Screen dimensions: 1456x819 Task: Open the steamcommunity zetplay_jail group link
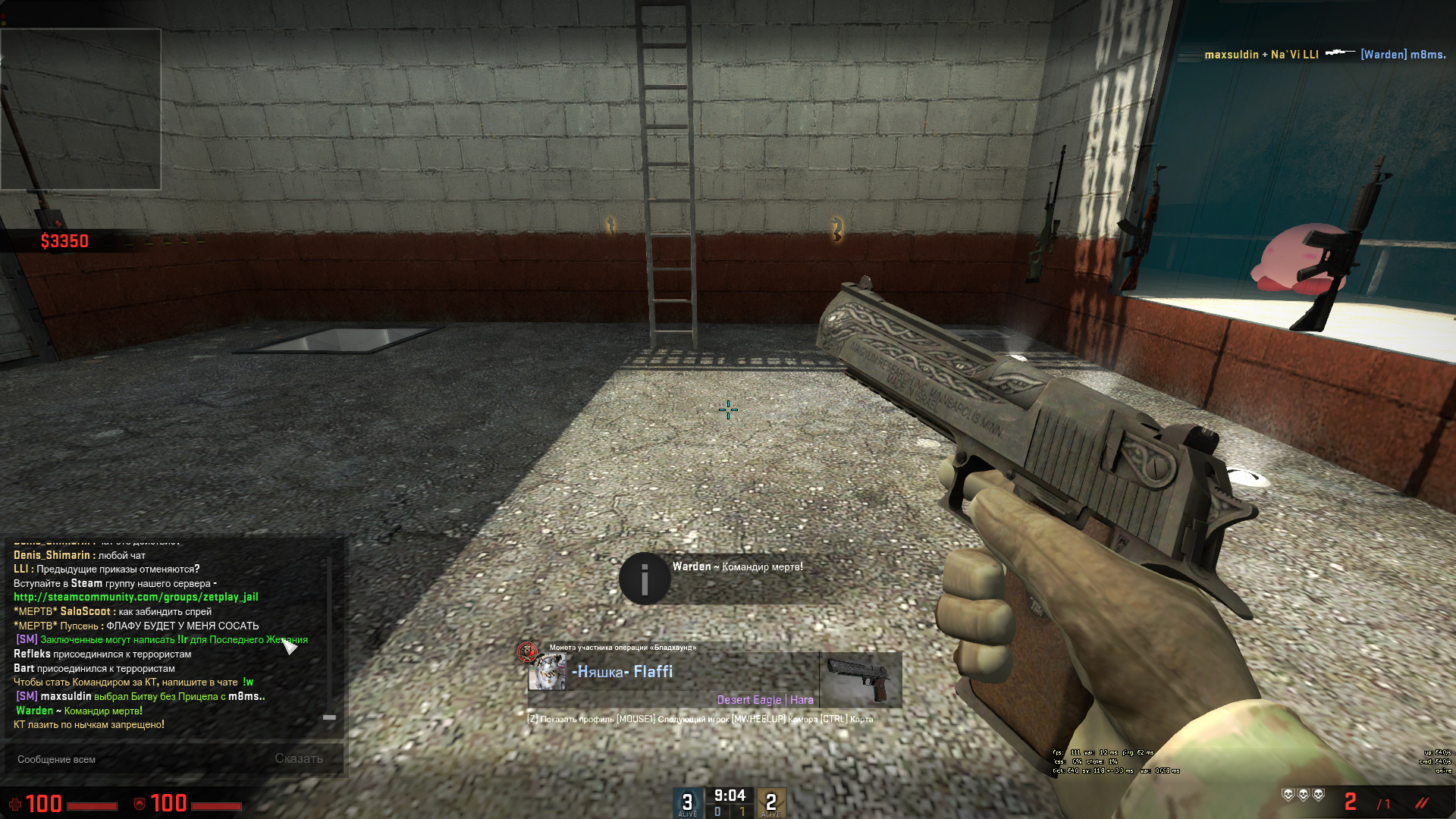[136, 598]
